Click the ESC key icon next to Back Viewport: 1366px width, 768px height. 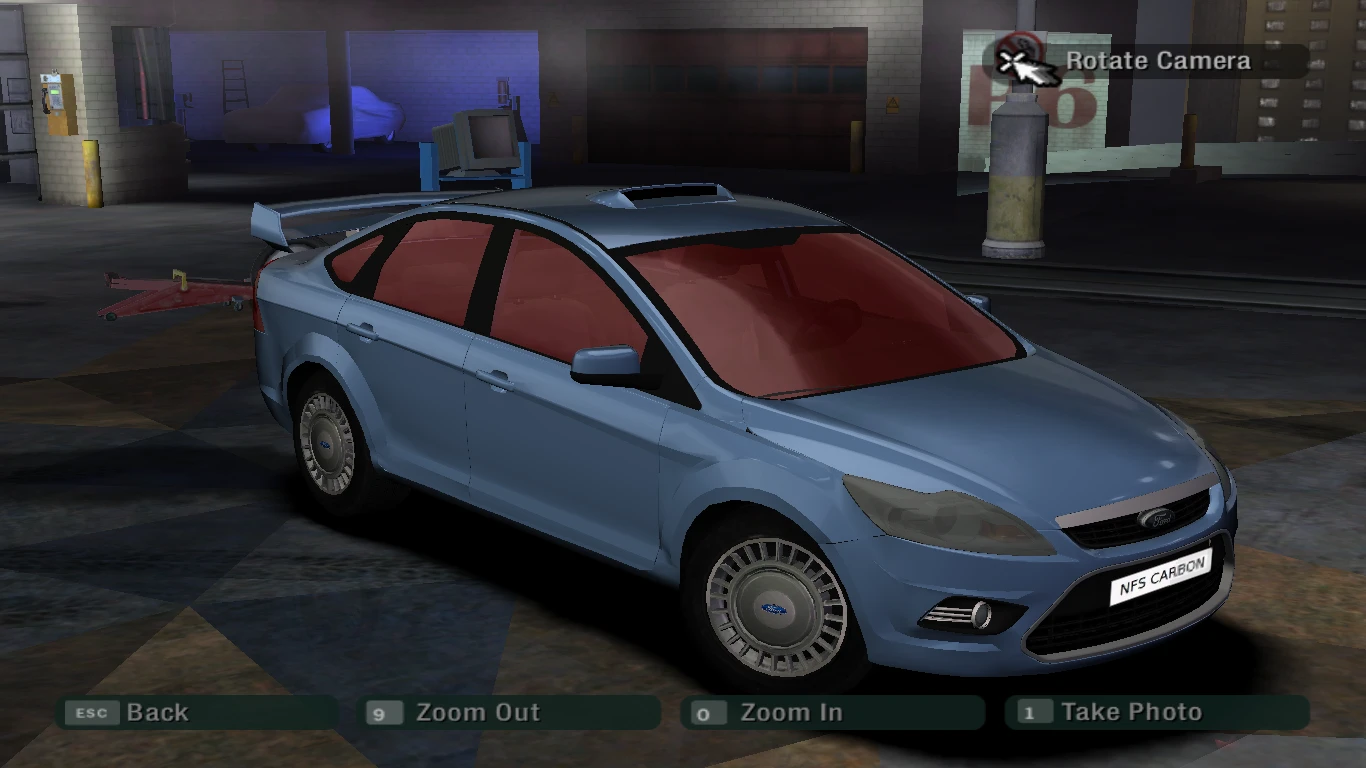pyautogui.click(x=91, y=713)
